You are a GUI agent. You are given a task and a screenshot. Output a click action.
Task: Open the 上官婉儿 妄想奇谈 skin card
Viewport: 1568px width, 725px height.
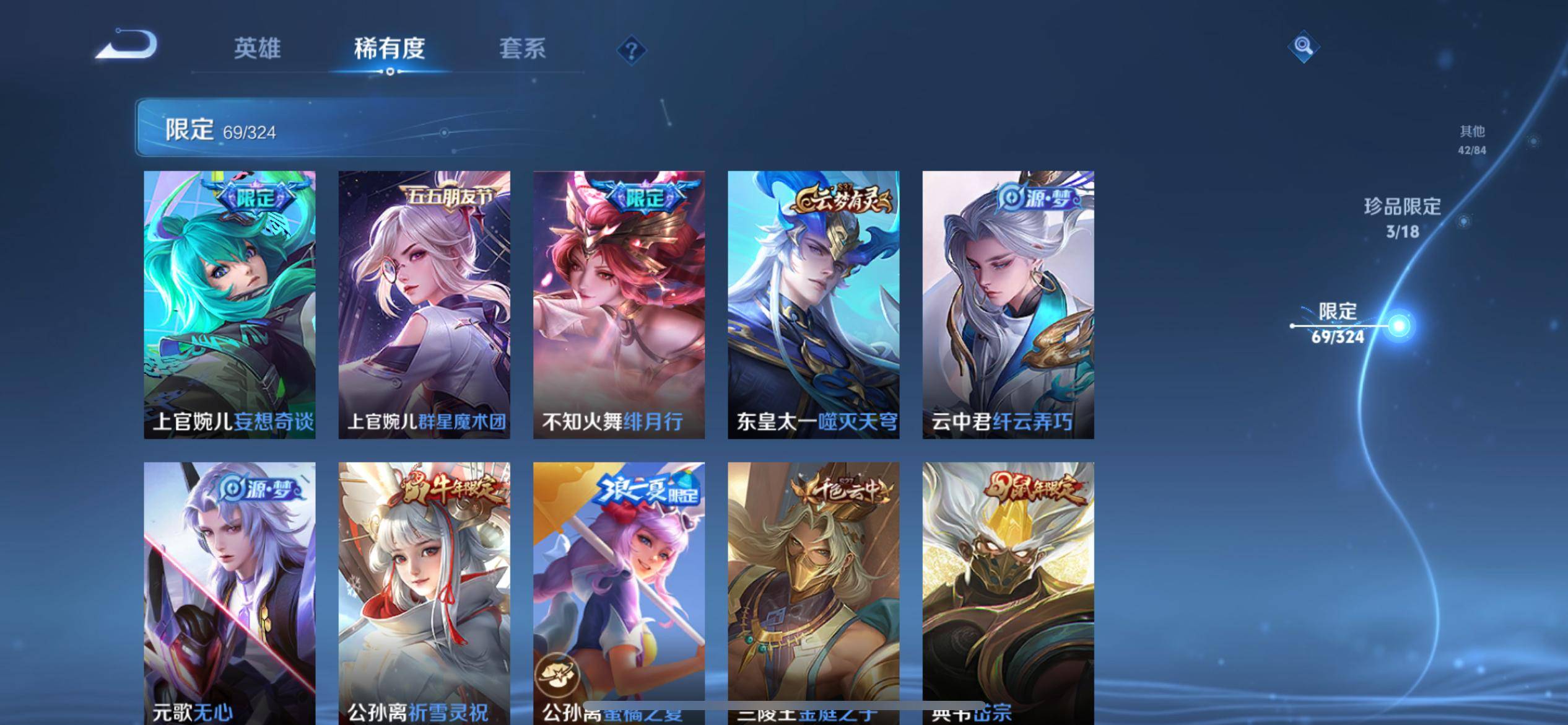(230, 305)
